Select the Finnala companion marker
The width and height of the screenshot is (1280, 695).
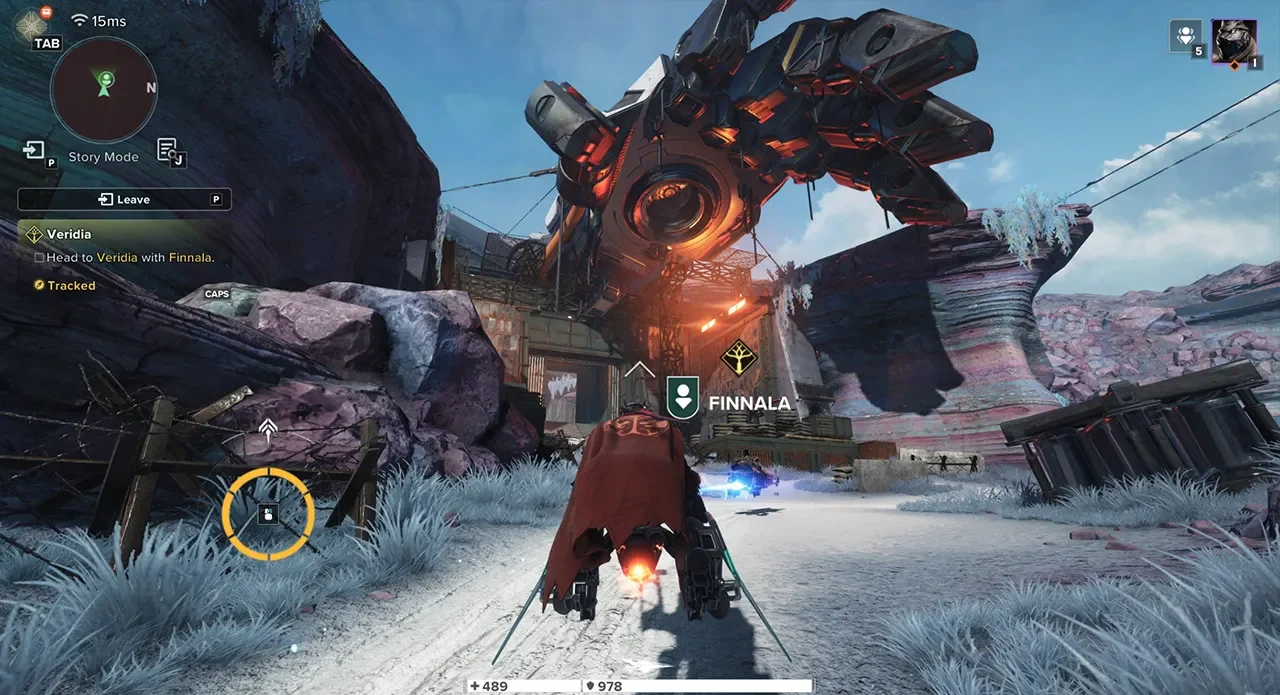tap(683, 396)
